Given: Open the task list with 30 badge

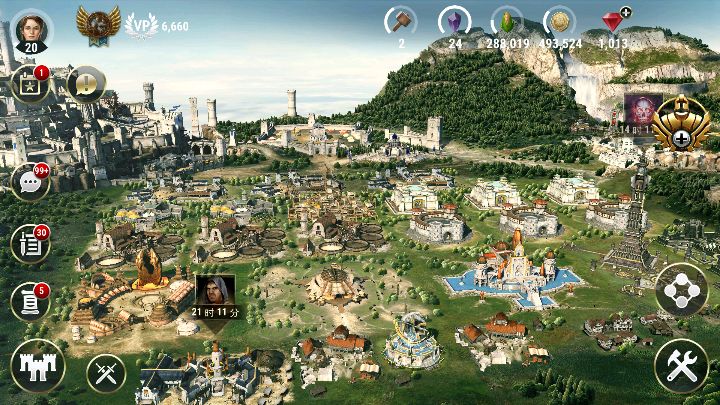Looking at the screenshot, I should pyautogui.click(x=29, y=243).
